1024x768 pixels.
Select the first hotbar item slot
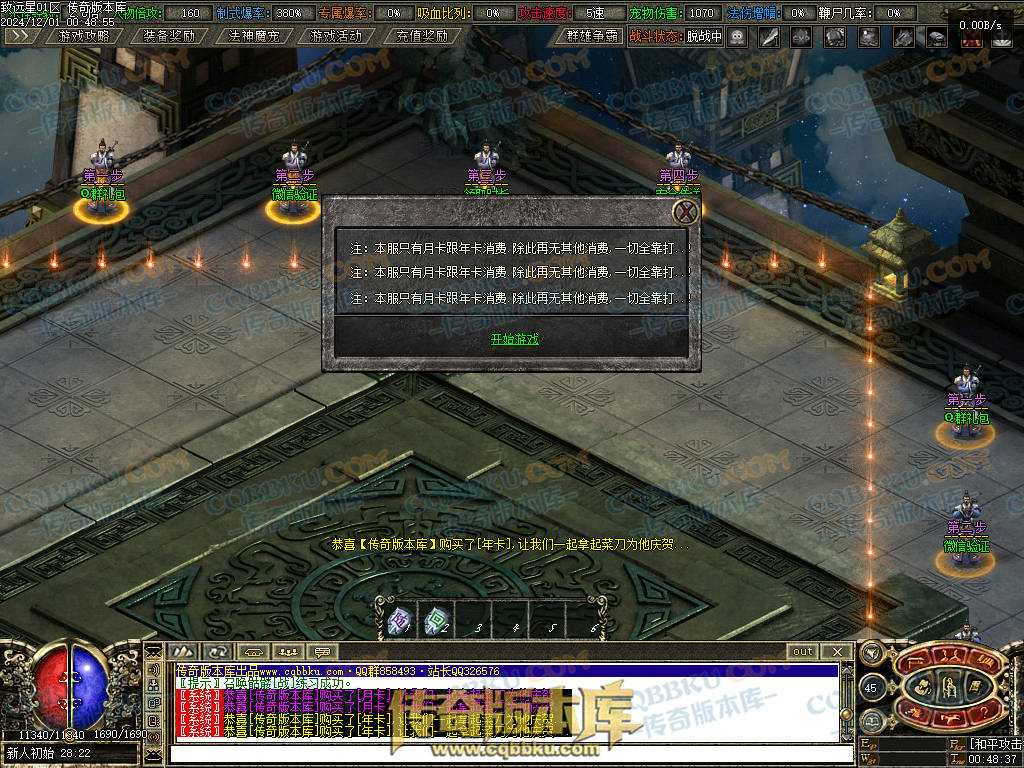[x=399, y=620]
